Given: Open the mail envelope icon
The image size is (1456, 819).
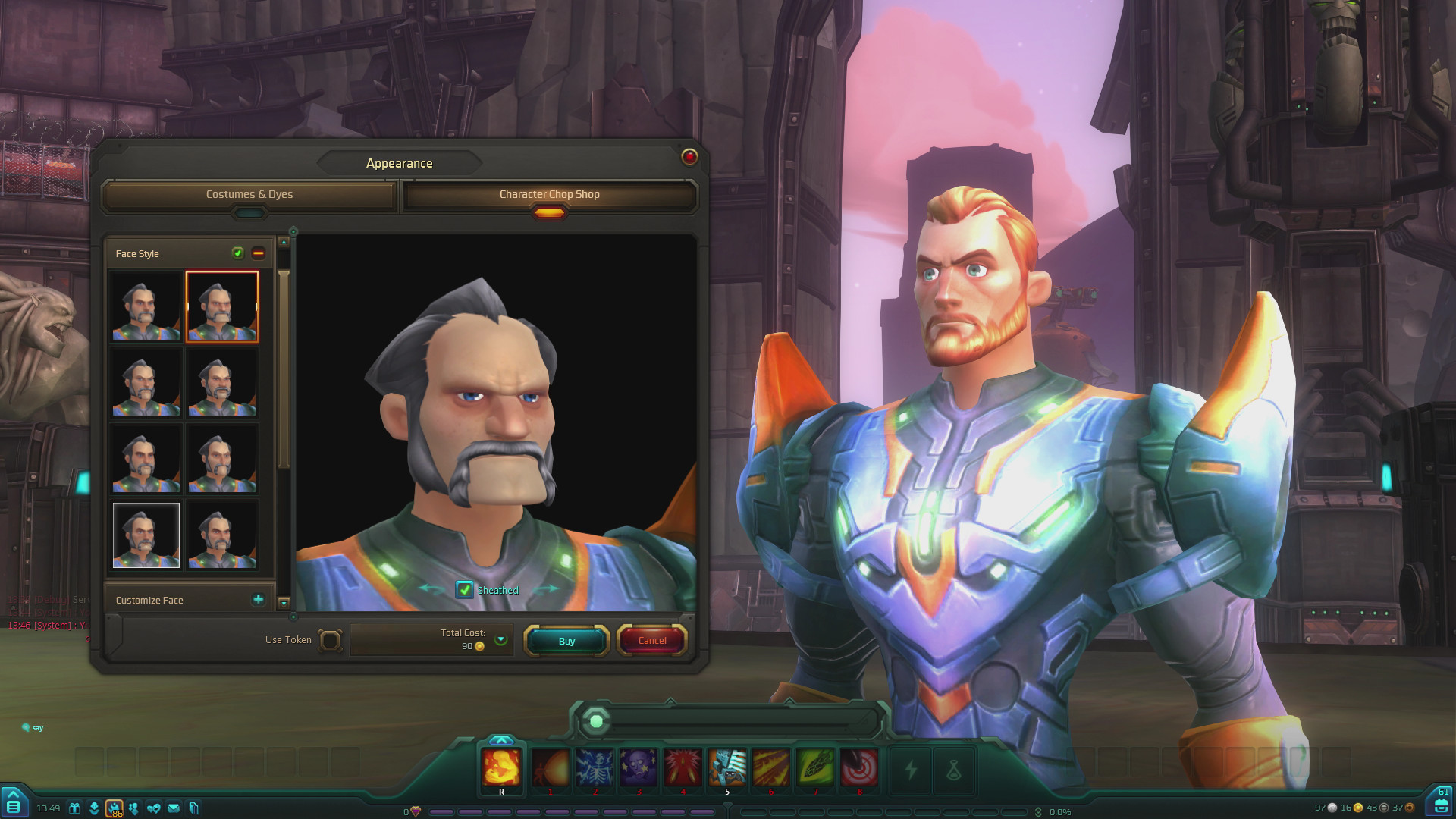Looking at the screenshot, I should [174, 808].
